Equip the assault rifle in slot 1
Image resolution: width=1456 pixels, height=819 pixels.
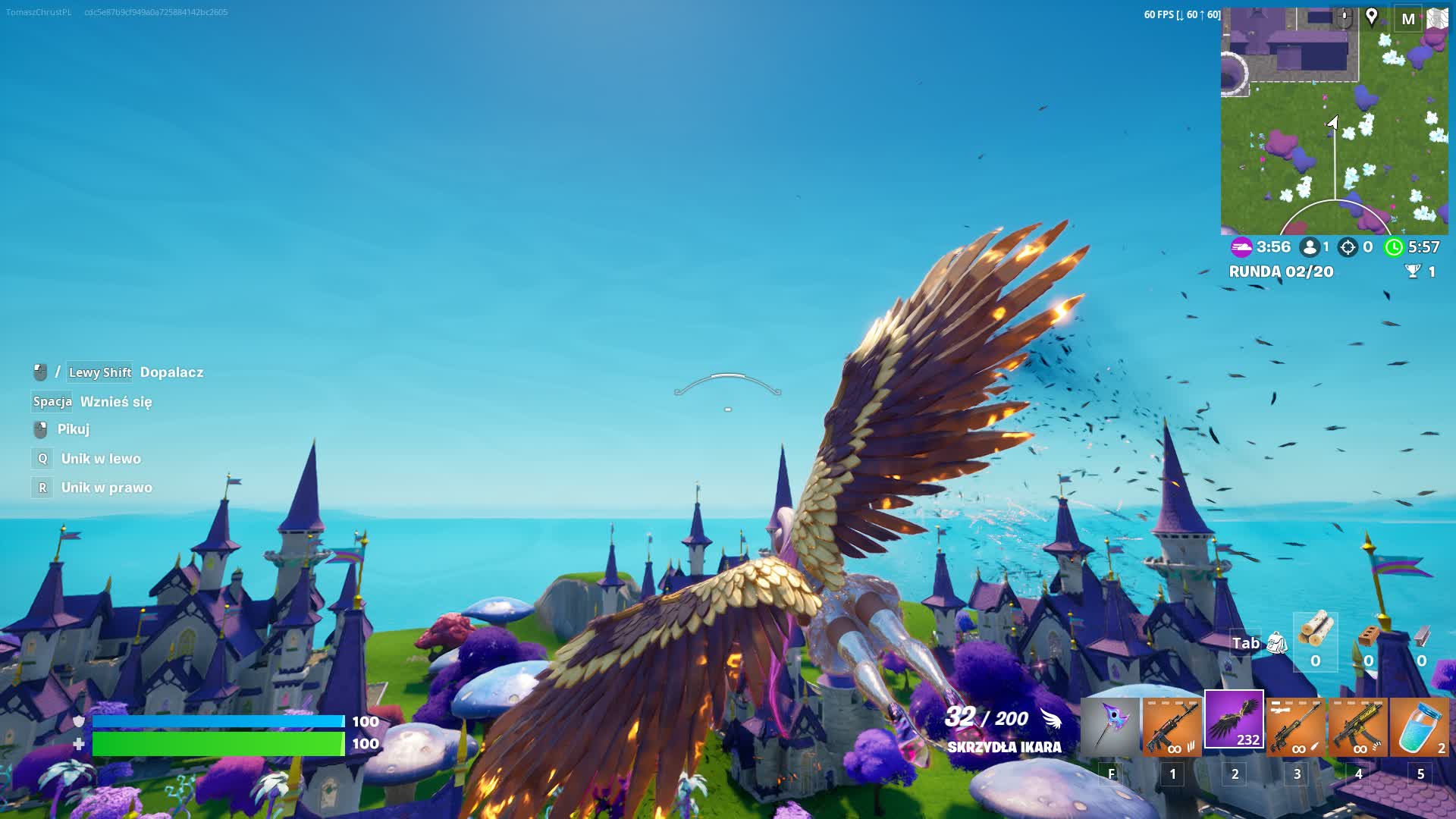(x=1172, y=726)
